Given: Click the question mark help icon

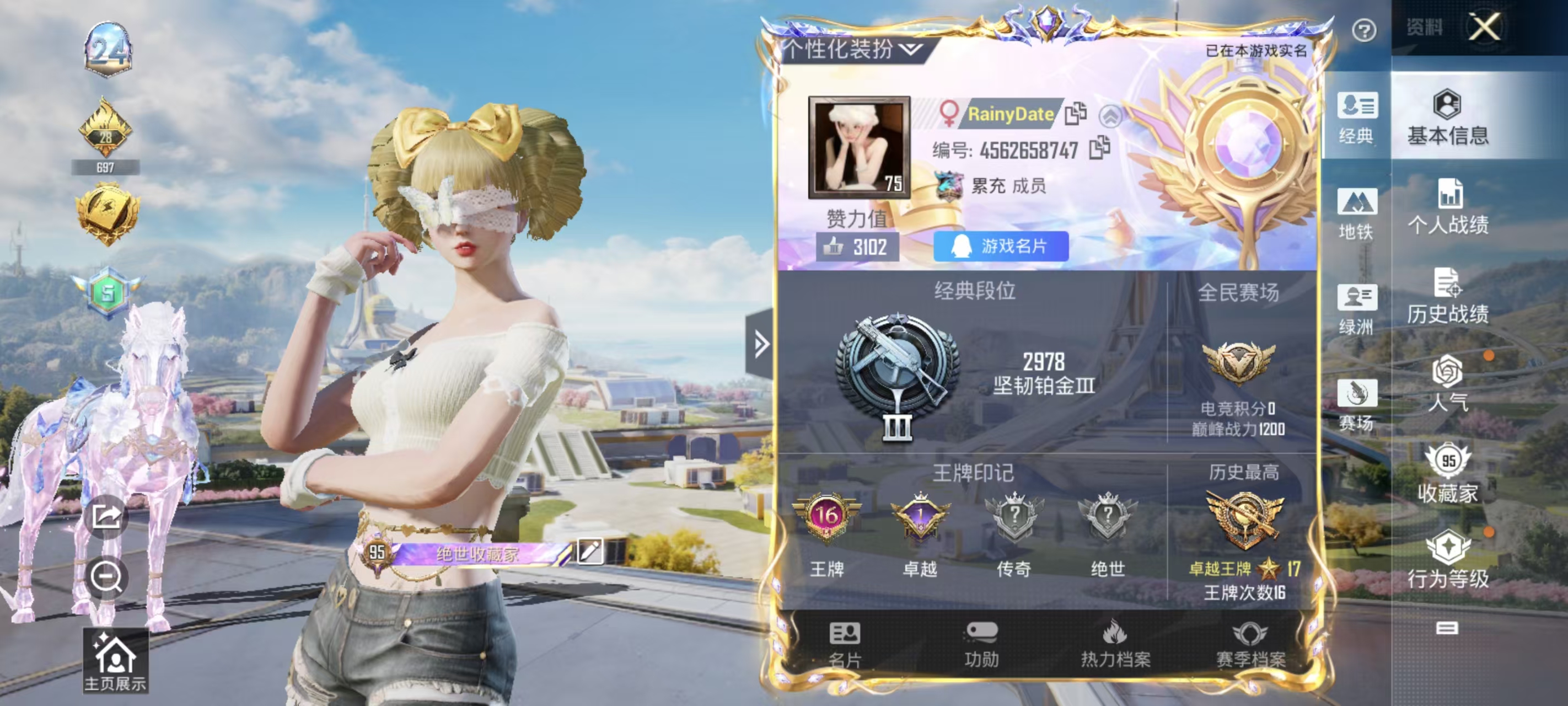Looking at the screenshot, I should 1363,30.
